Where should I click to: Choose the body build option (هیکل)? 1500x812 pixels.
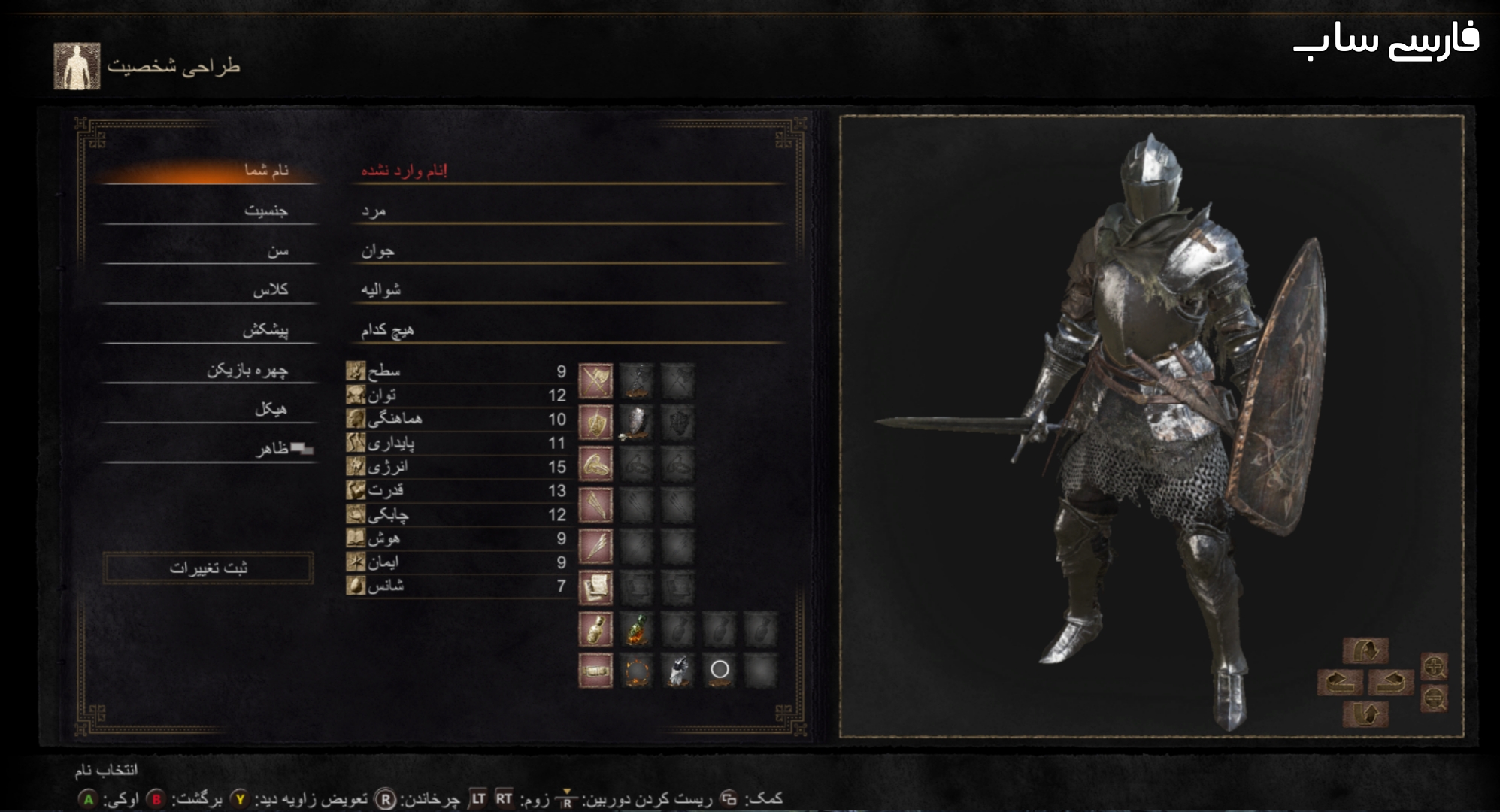[x=271, y=410]
